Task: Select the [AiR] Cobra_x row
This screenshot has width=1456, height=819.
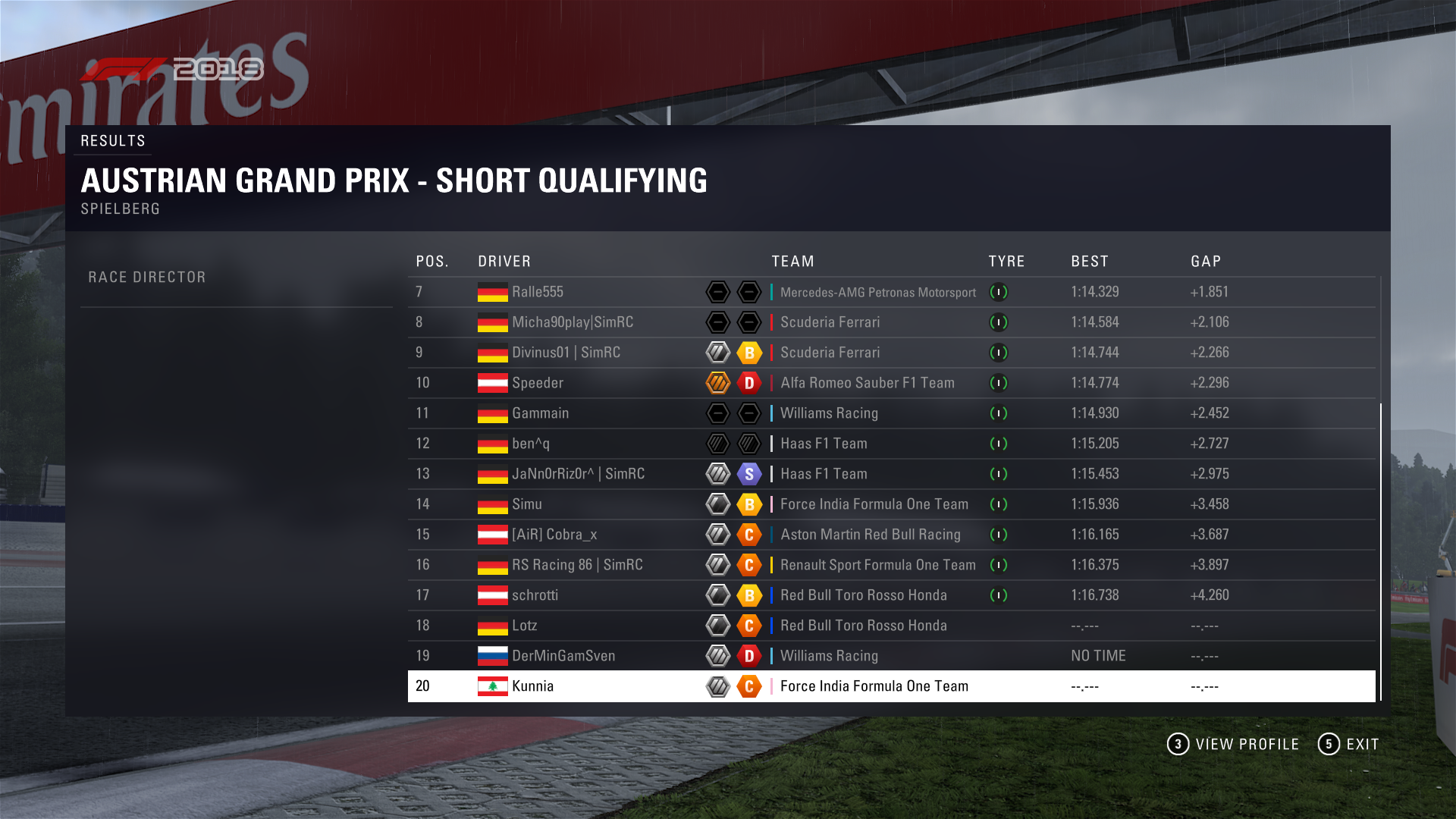Action: point(554,535)
